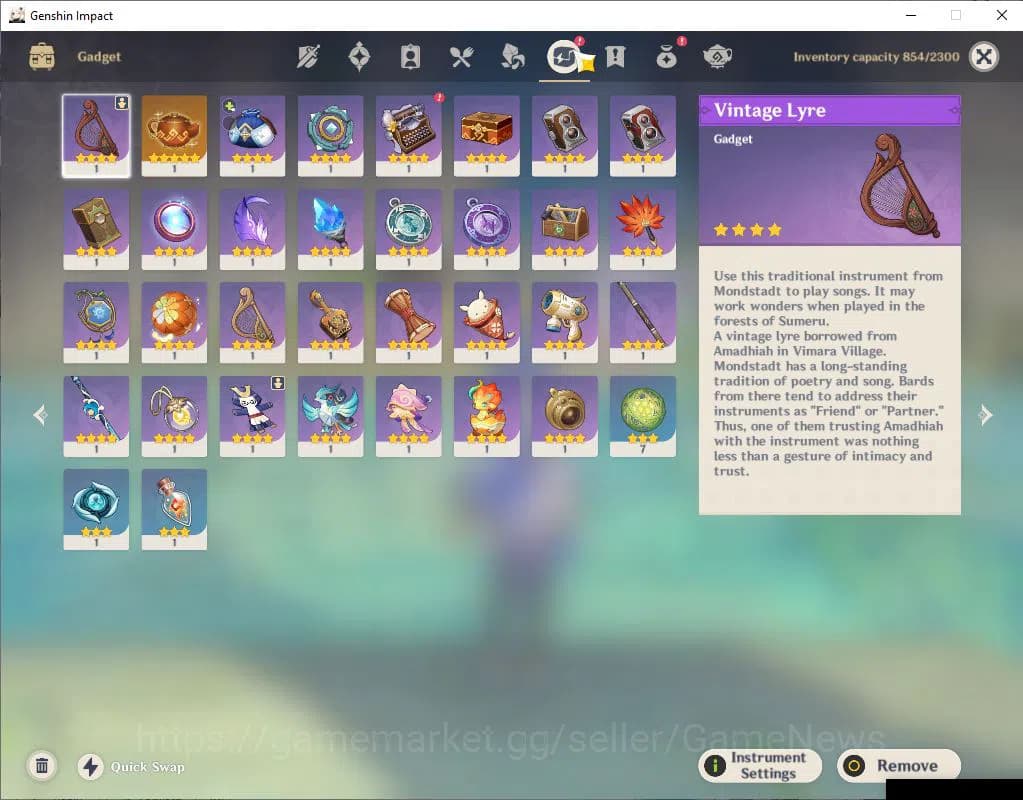
Task: Click the trash can delete icon
Action: click(x=42, y=766)
